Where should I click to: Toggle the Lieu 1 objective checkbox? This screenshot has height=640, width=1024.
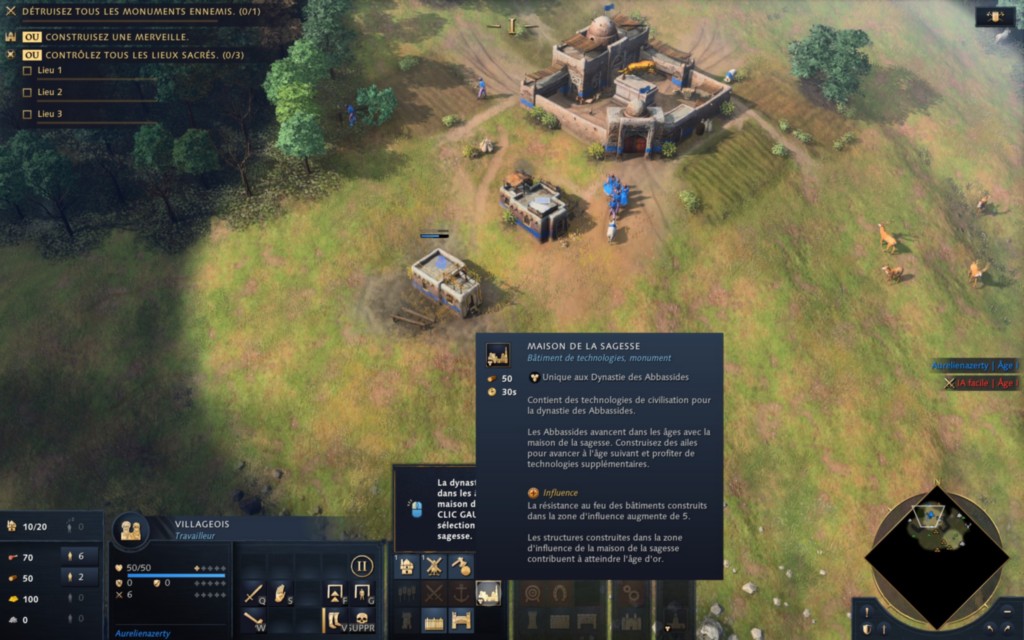[27, 70]
